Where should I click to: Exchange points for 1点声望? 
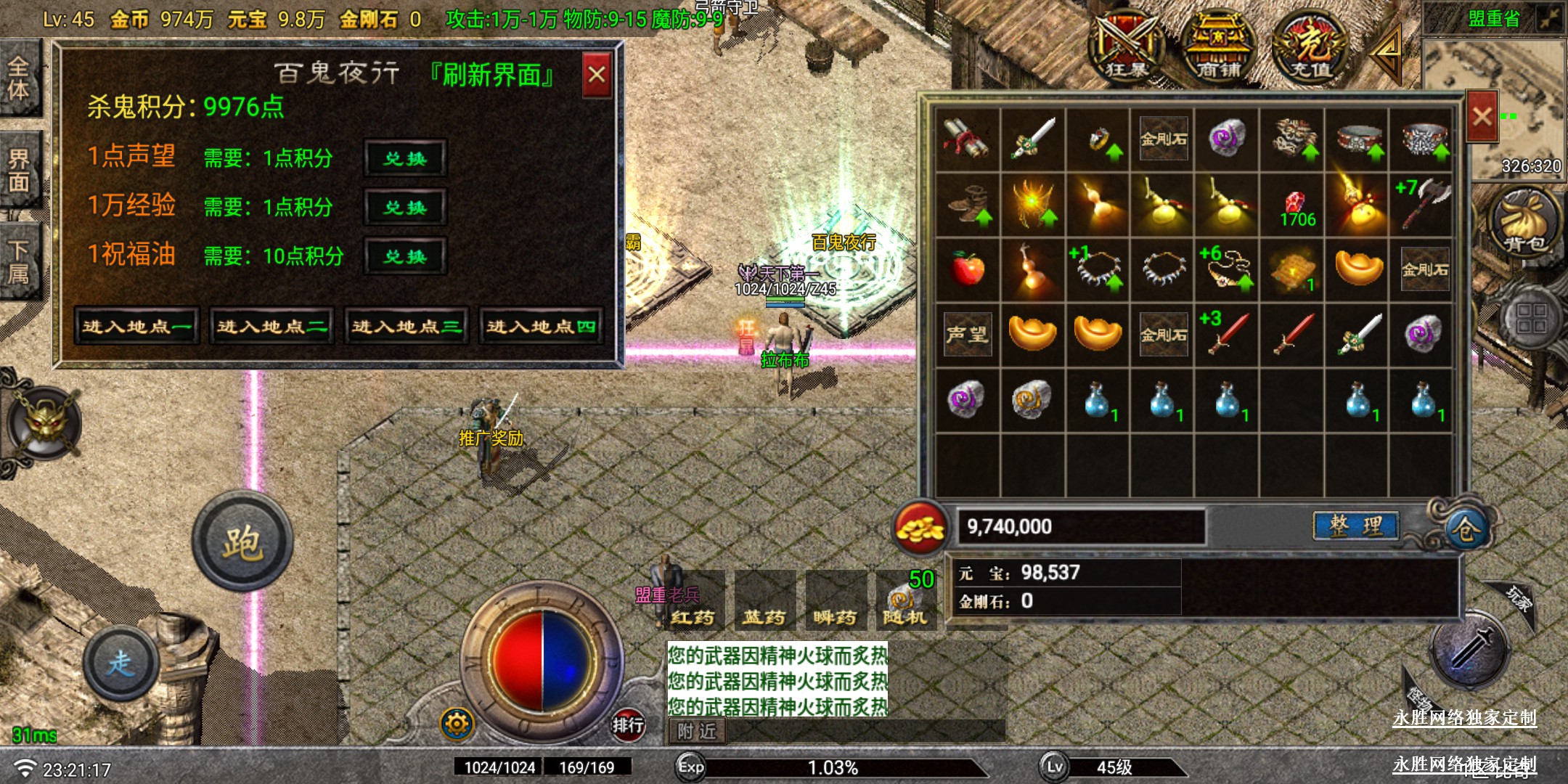[x=405, y=158]
